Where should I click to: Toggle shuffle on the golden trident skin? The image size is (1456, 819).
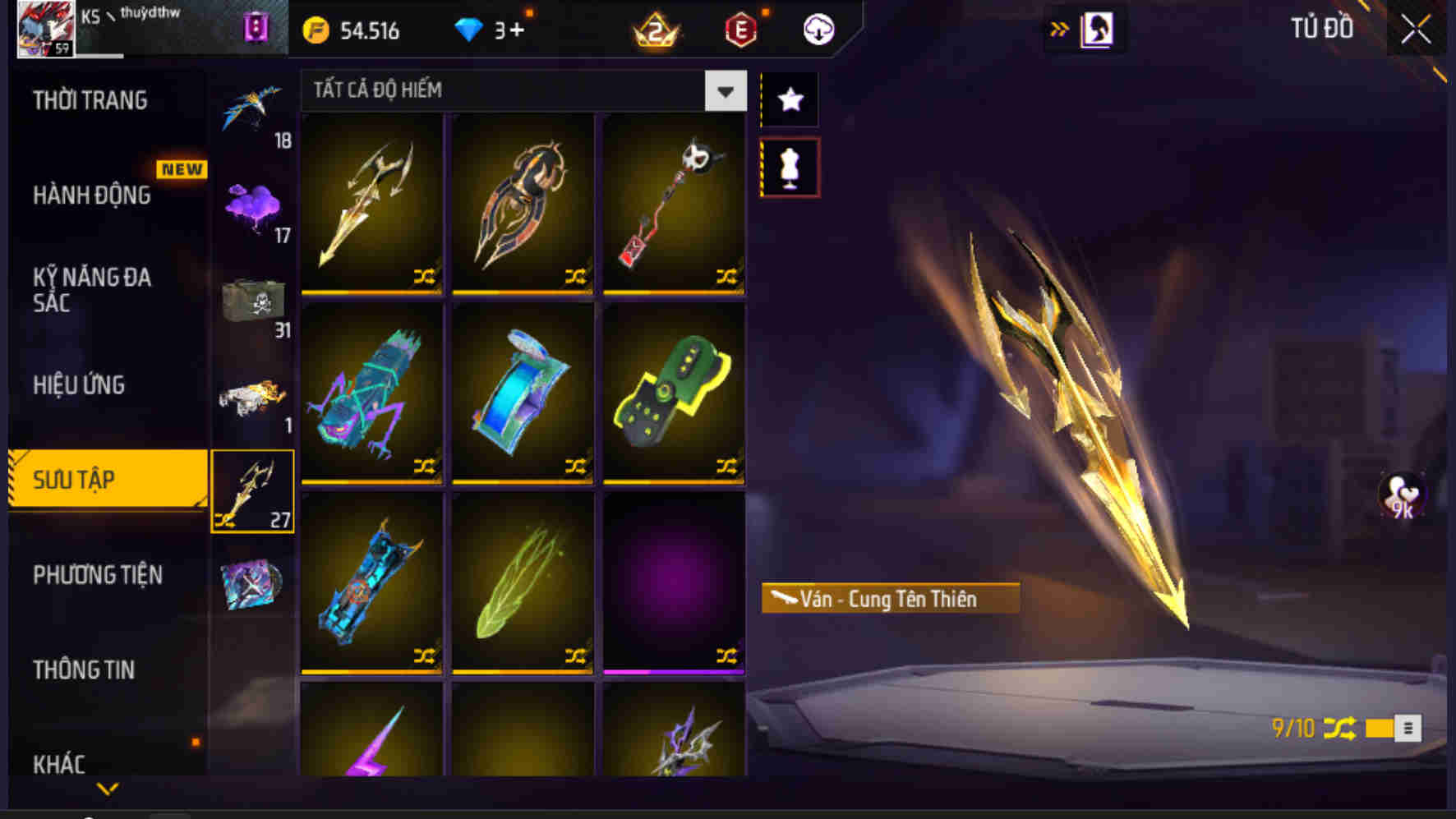425,278
